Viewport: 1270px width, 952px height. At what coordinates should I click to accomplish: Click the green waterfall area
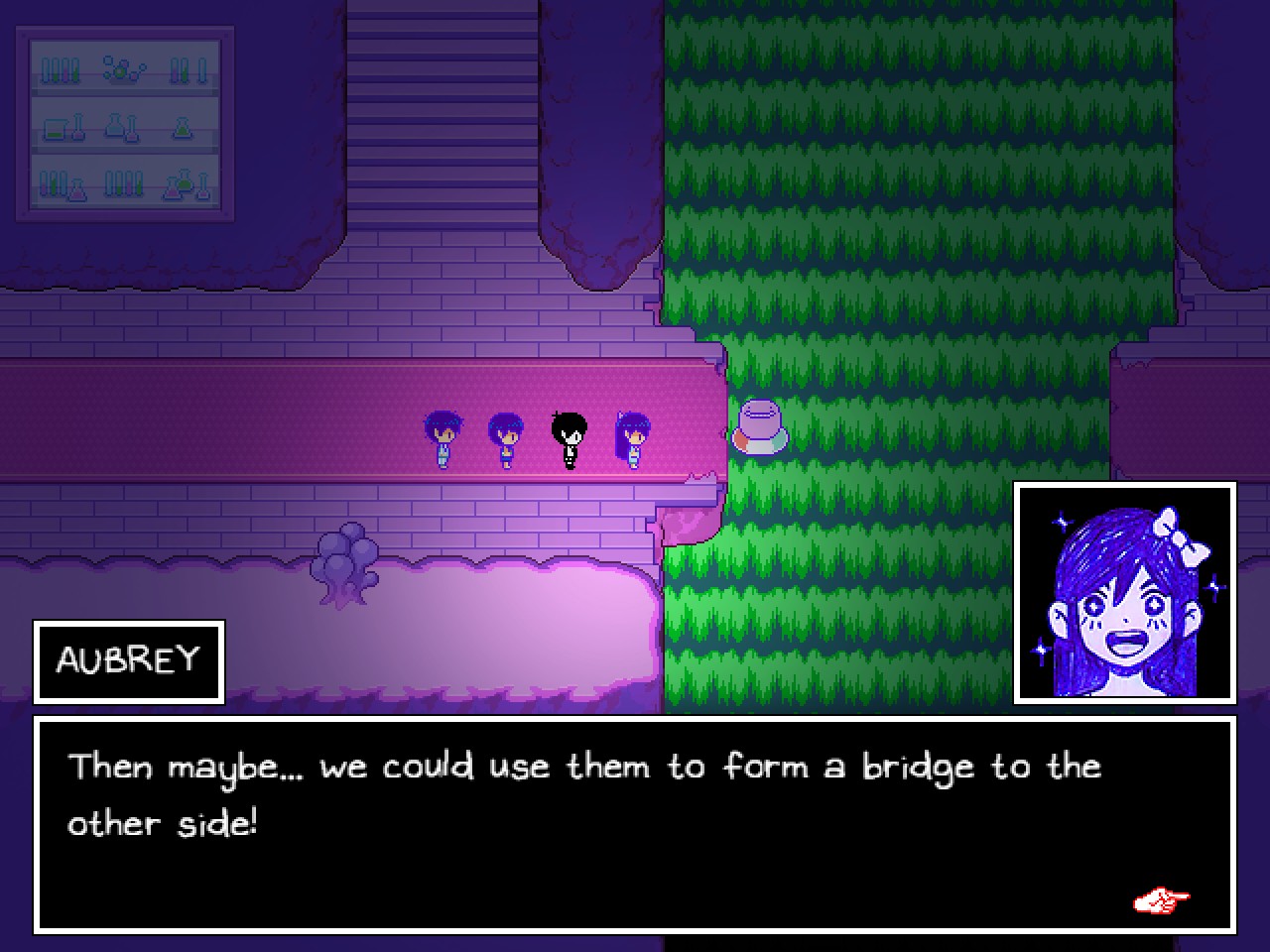[893, 198]
